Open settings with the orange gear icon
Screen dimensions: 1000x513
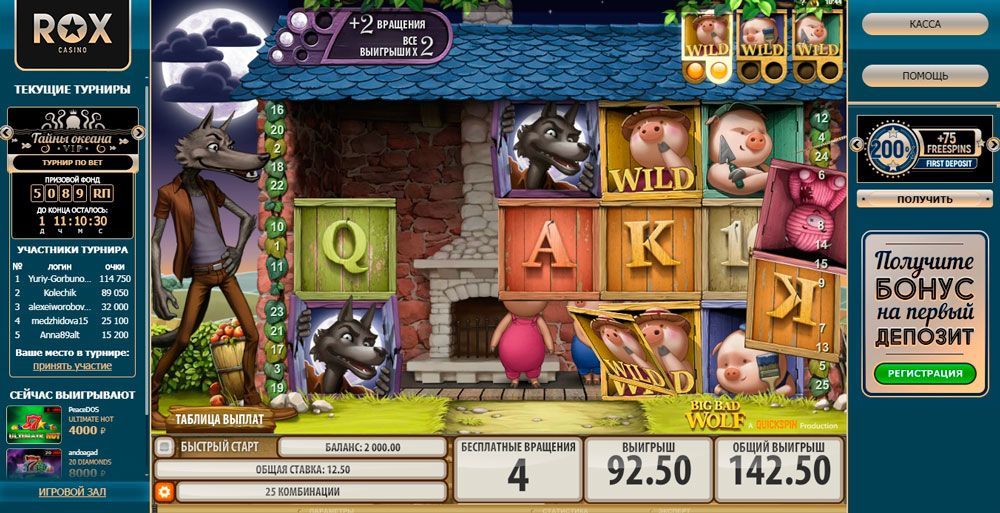(x=164, y=492)
